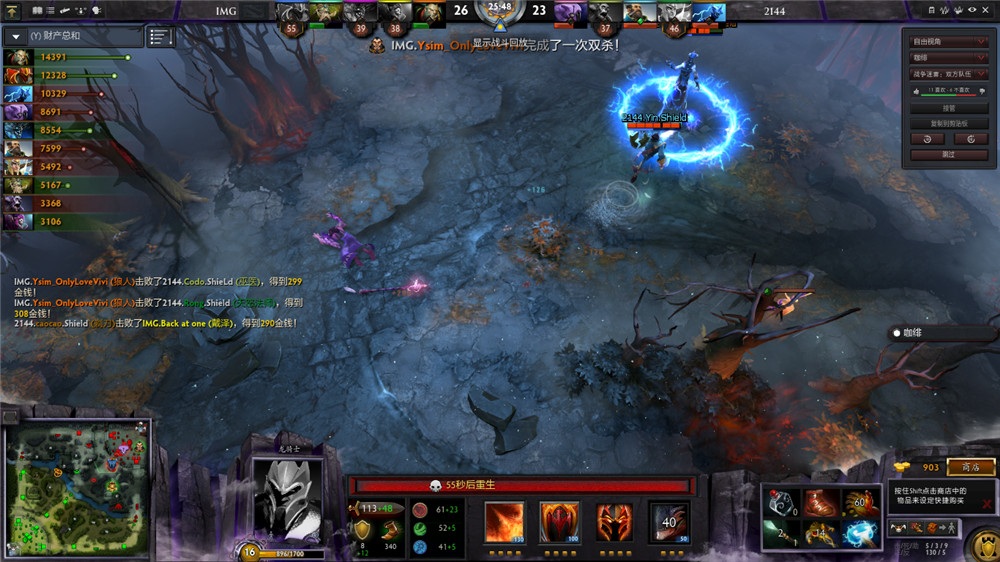This screenshot has width=1000, height=562.
Task: Select the brown boots inventory item
Action: click(818, 503)
